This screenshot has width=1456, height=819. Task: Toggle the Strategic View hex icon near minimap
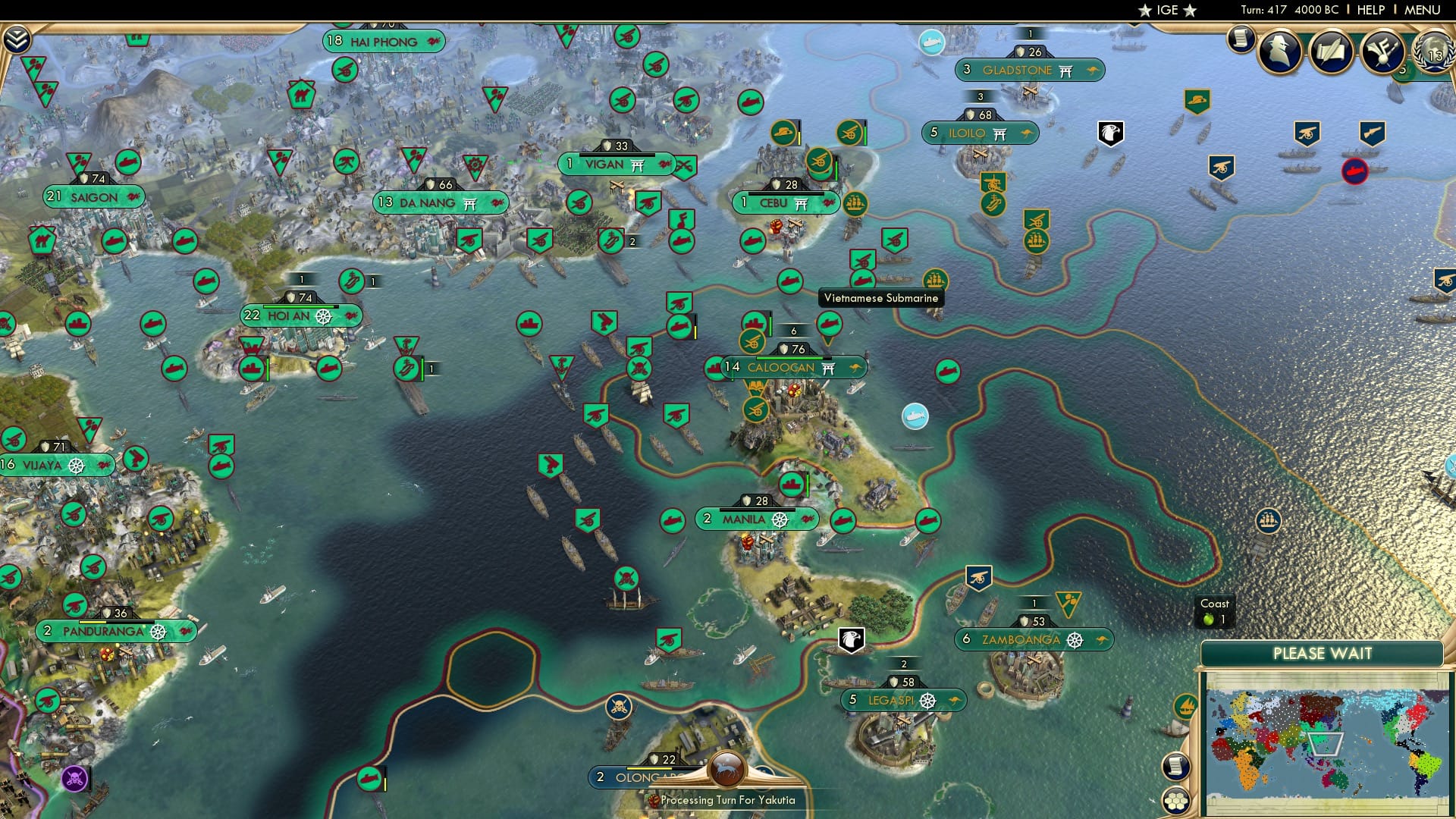tap(1175, 799)
